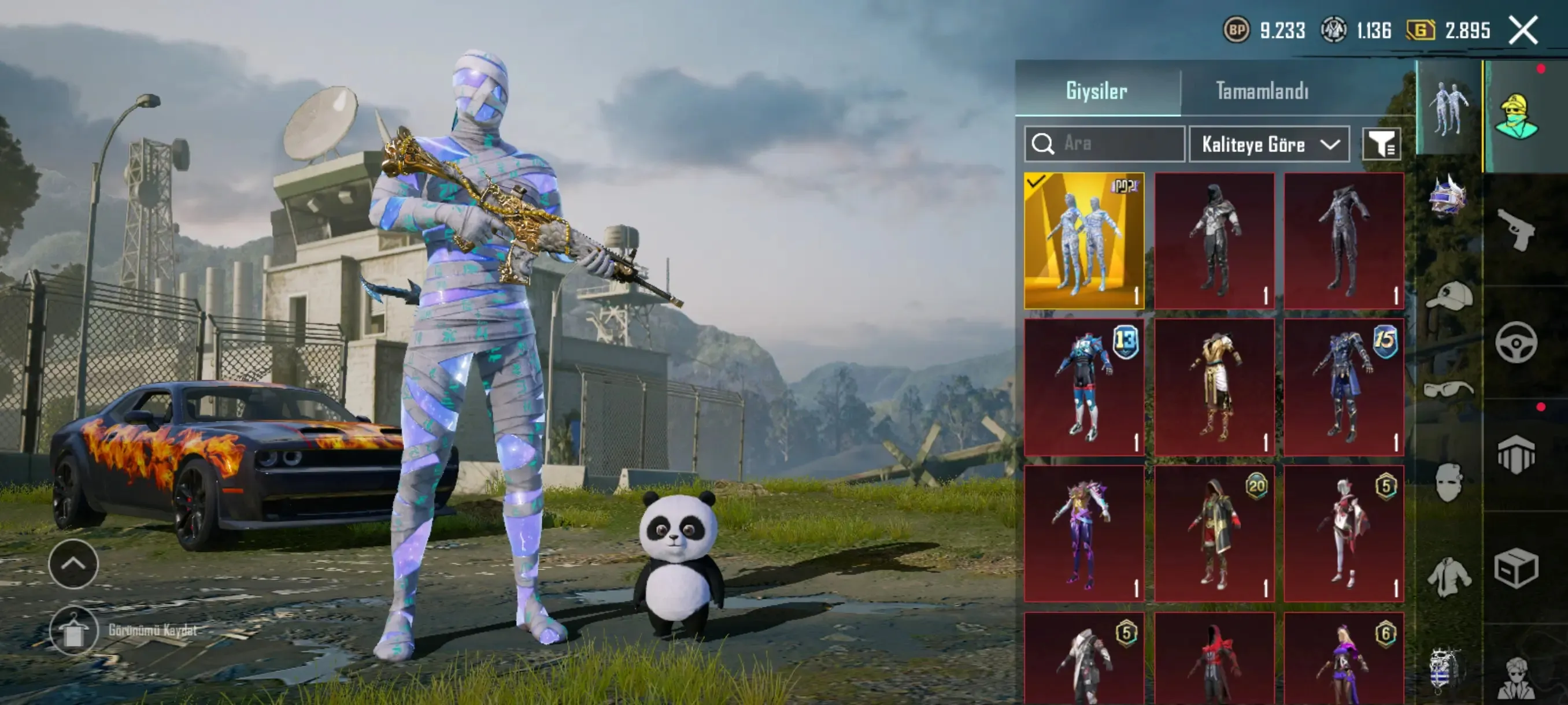1568x705 pixels.
Task: Select the sunglasses accessory category
Action: (x=1449, y=389)
